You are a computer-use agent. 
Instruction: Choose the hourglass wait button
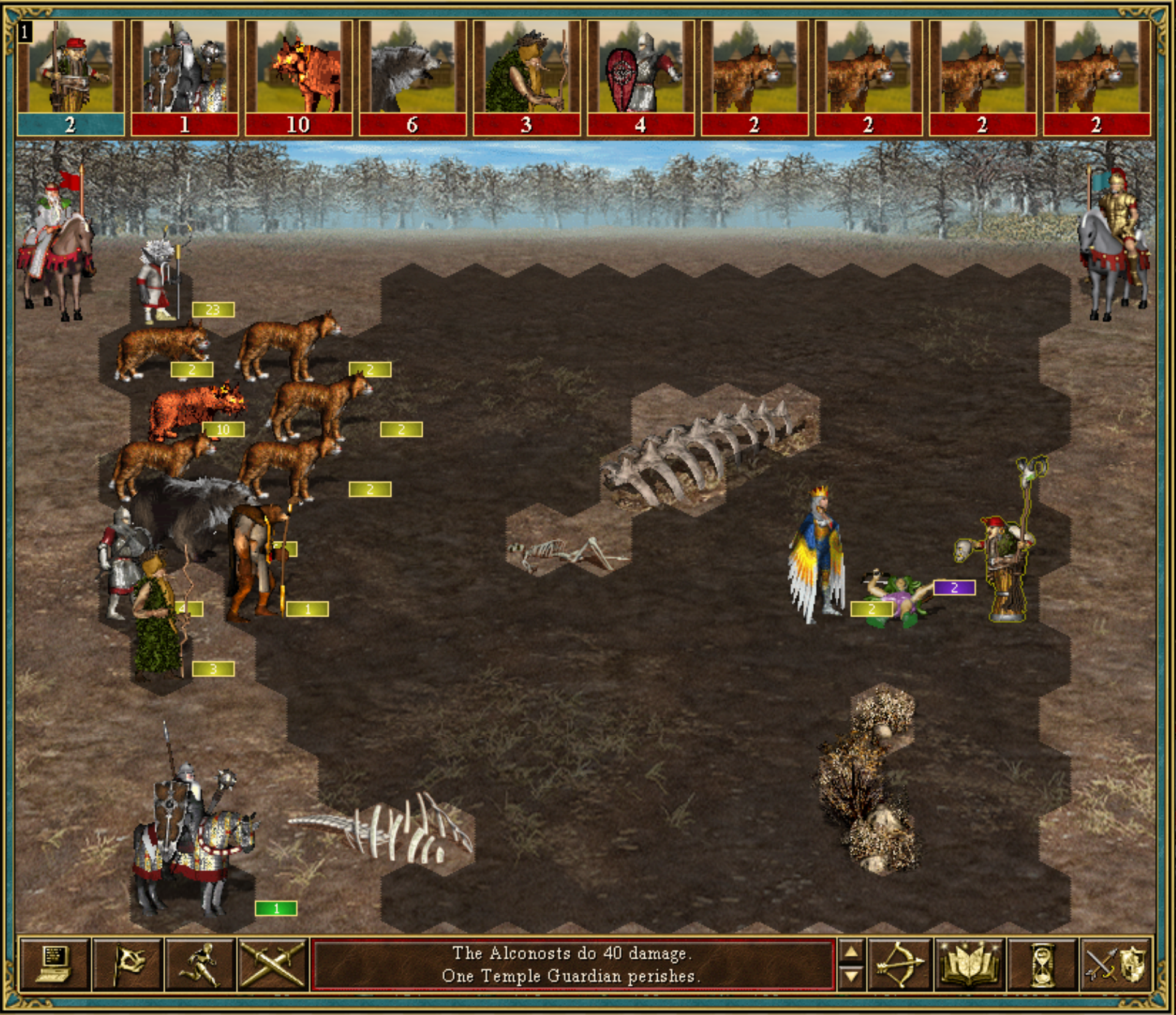pos(1041,965)
